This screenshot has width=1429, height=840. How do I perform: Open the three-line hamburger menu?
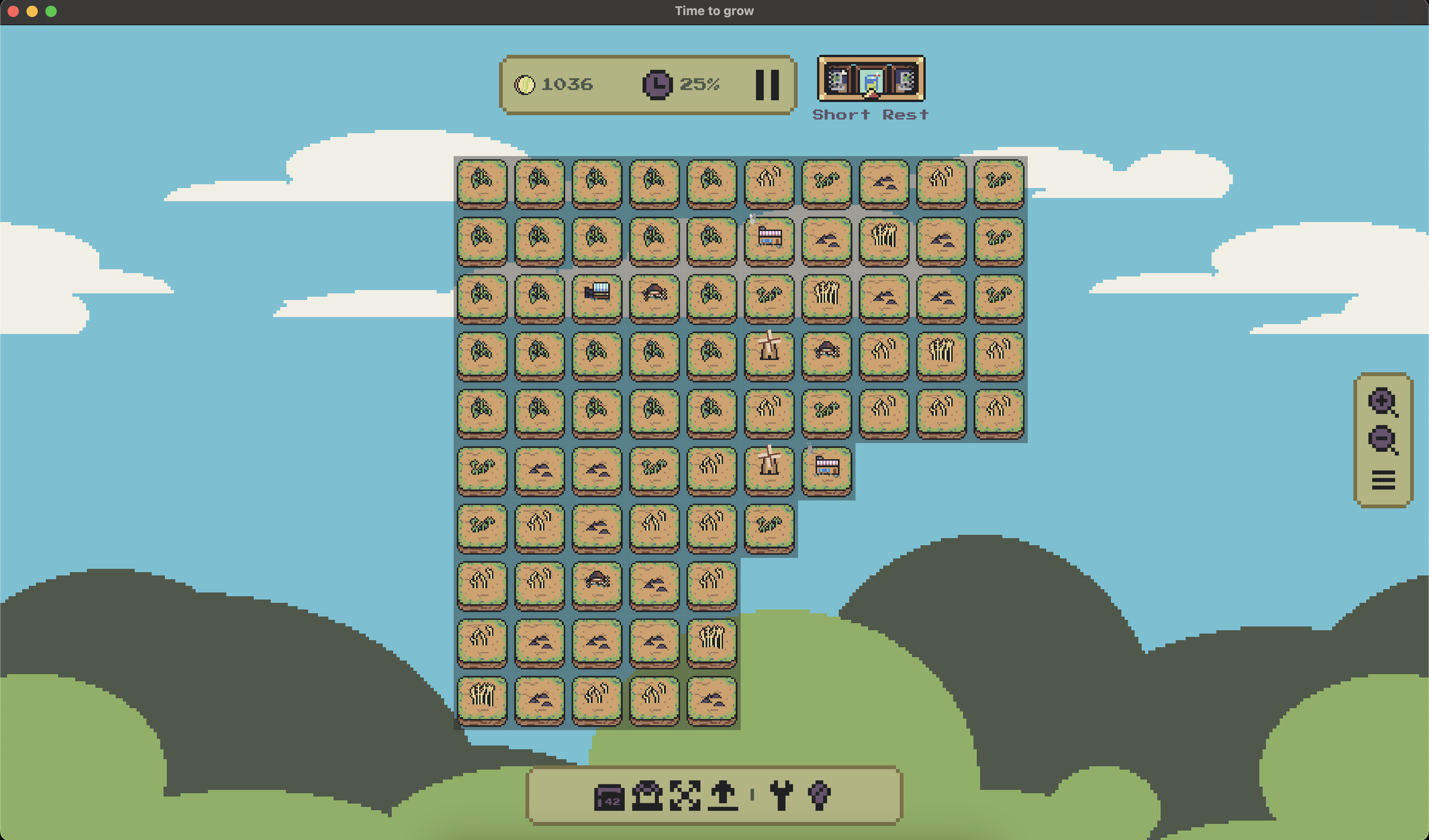1383,480
